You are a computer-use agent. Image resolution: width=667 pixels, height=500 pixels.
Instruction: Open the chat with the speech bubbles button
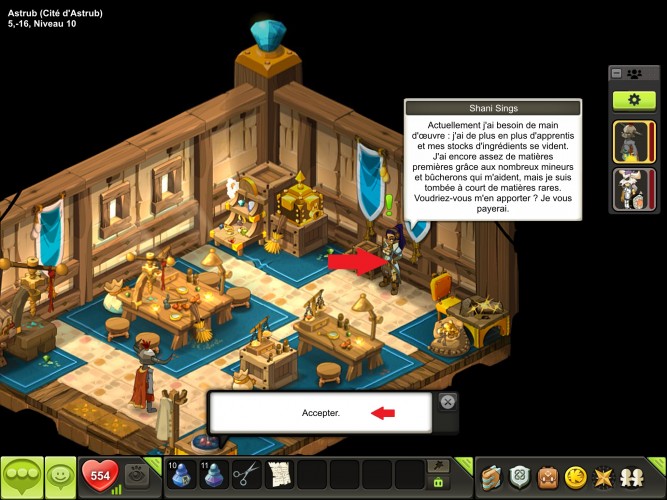[22, 477]
